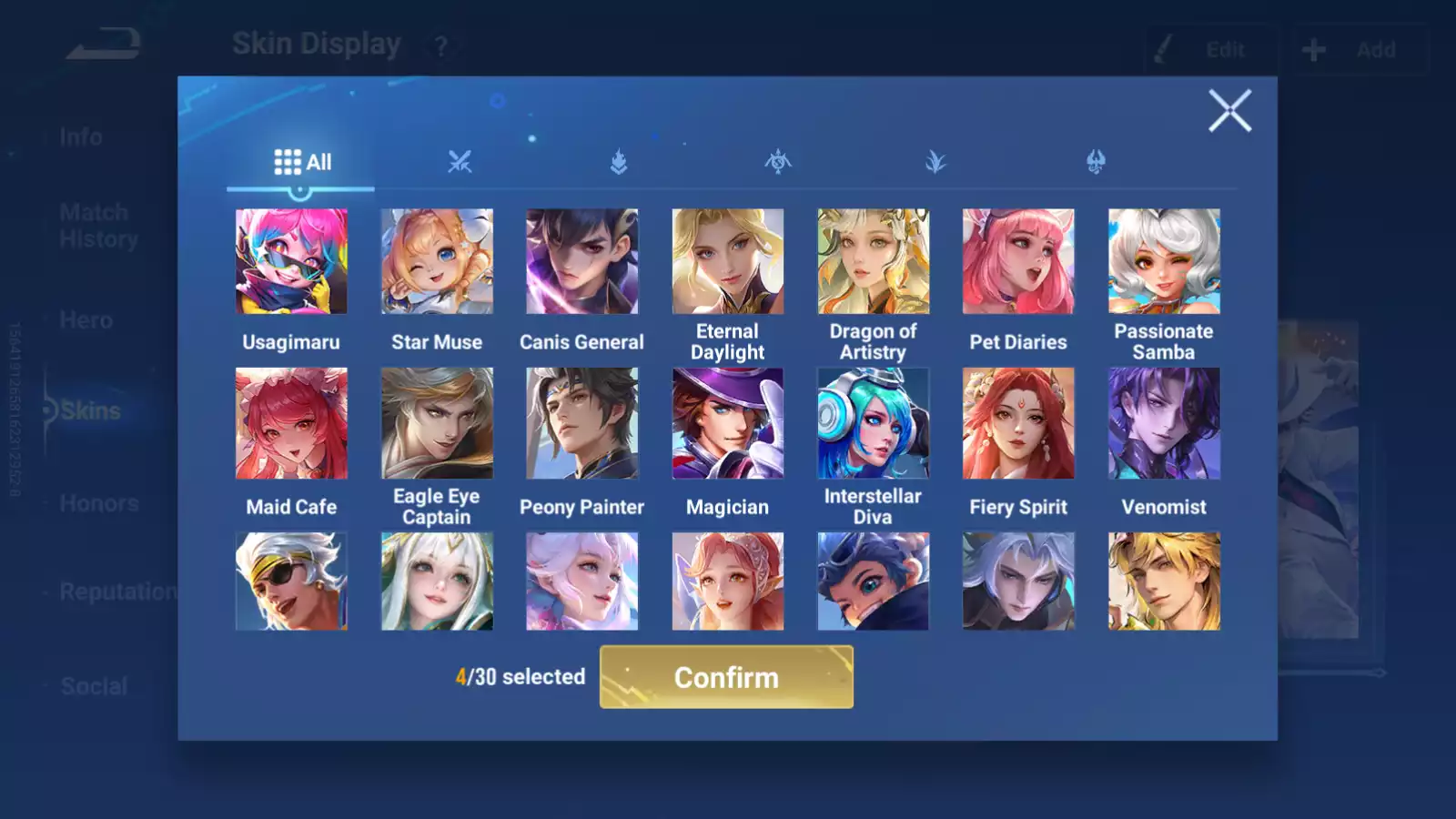Pick the Magician skin
The image size is (1456, 819).
[727, 423]
